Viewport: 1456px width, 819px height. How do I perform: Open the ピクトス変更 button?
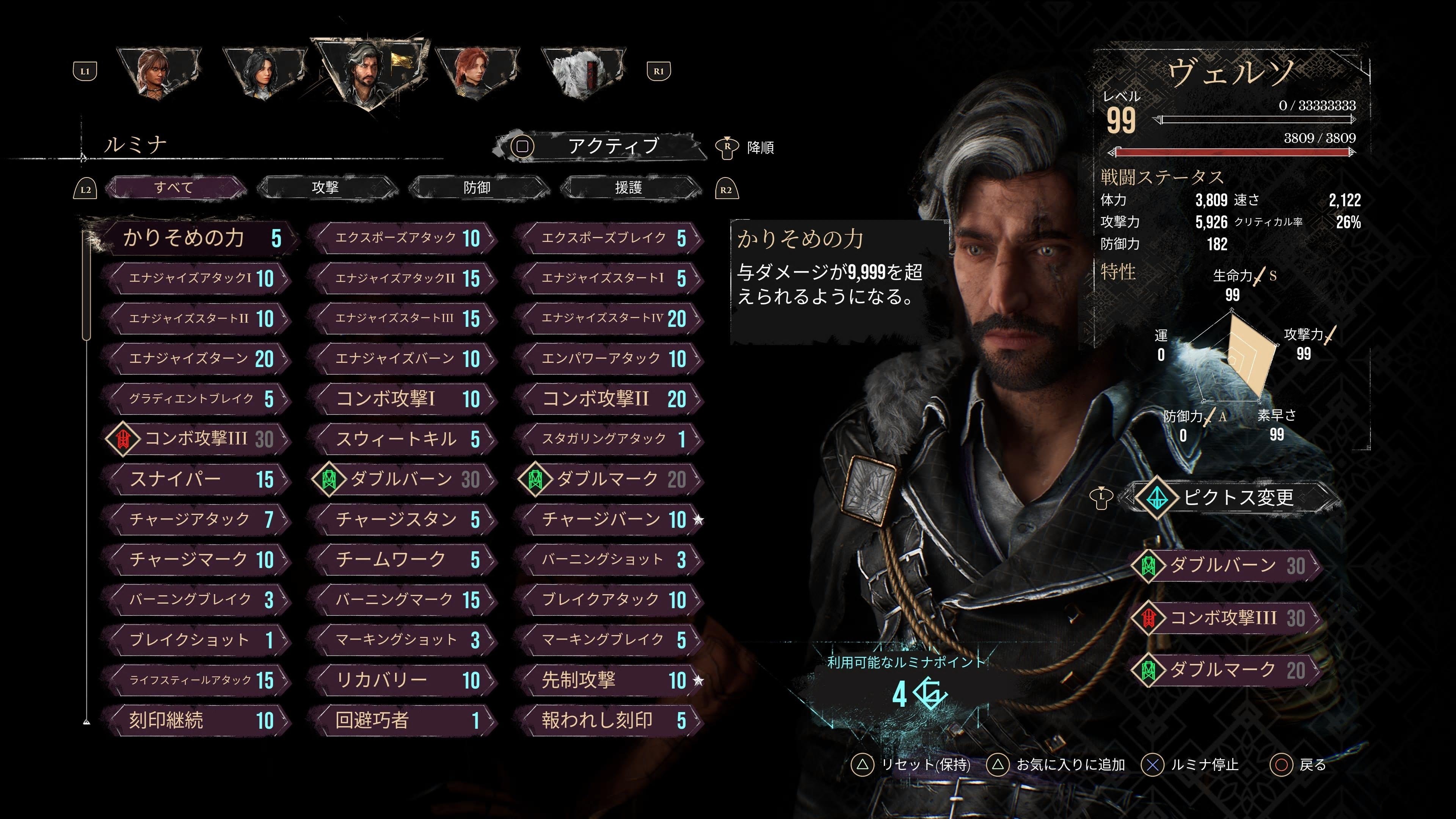tap(1232, 497)
